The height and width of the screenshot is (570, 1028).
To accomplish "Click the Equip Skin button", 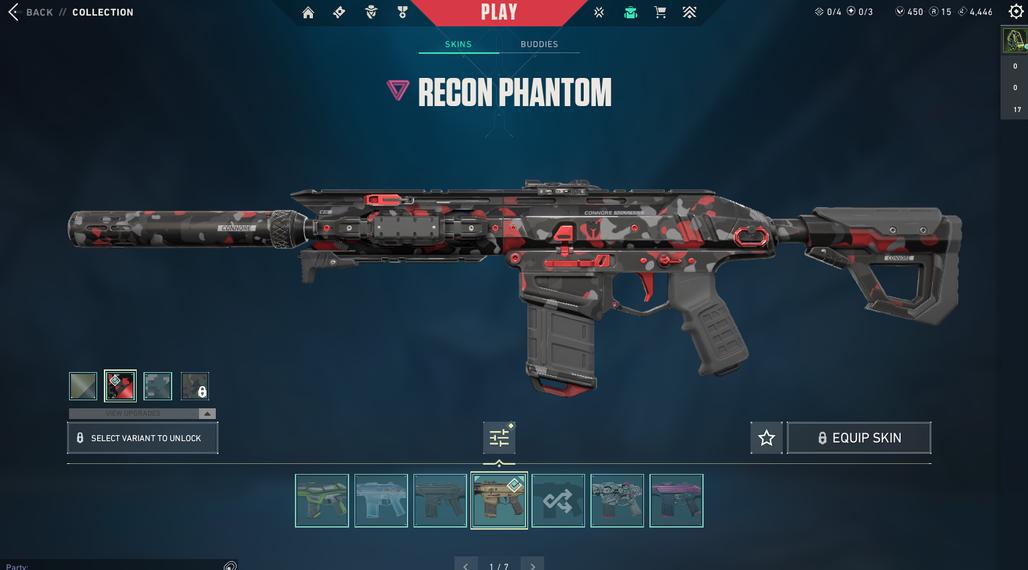I will tap(859, 438).
